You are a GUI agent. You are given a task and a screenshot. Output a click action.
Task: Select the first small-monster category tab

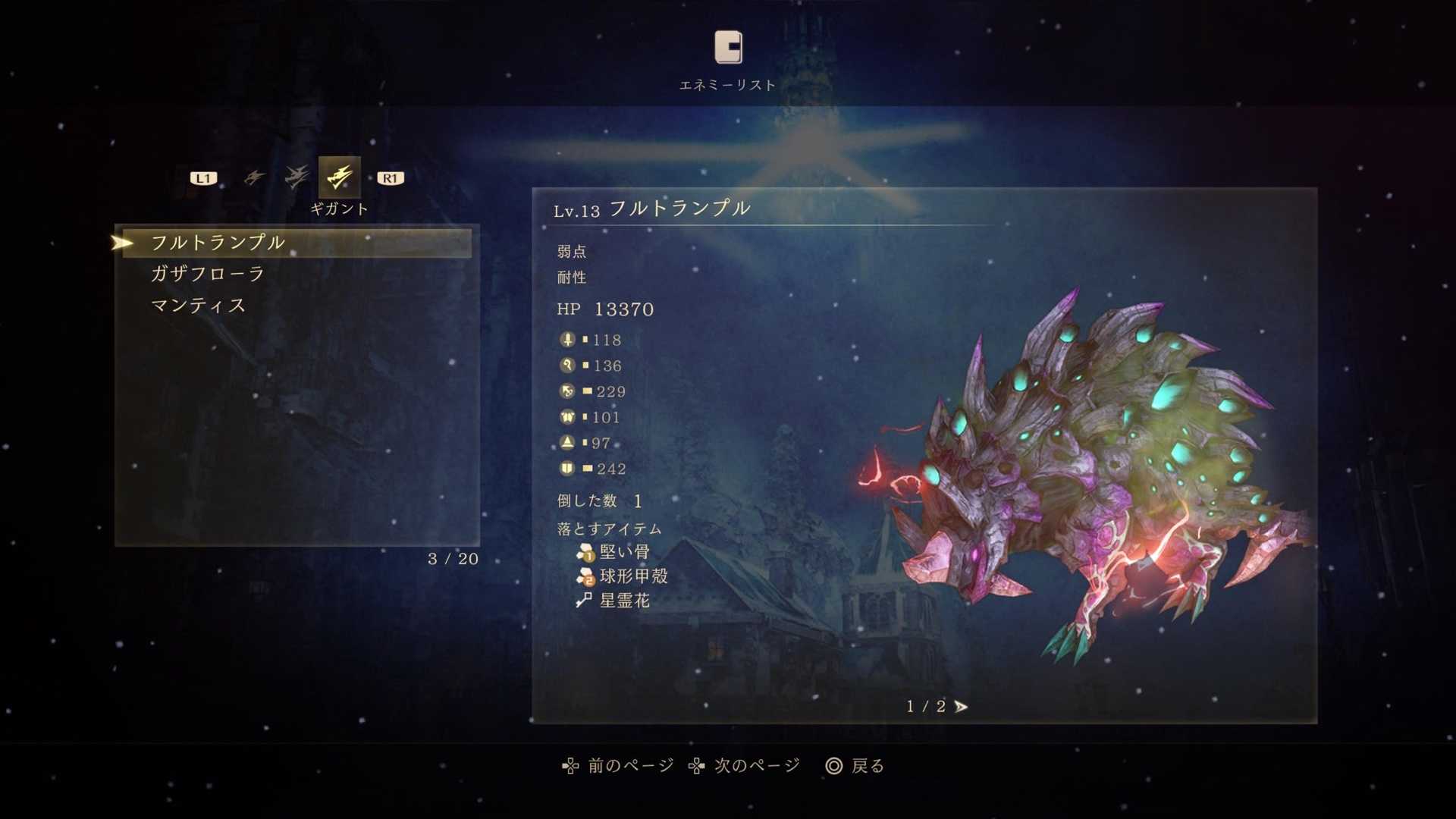click(x=254, y=177)
